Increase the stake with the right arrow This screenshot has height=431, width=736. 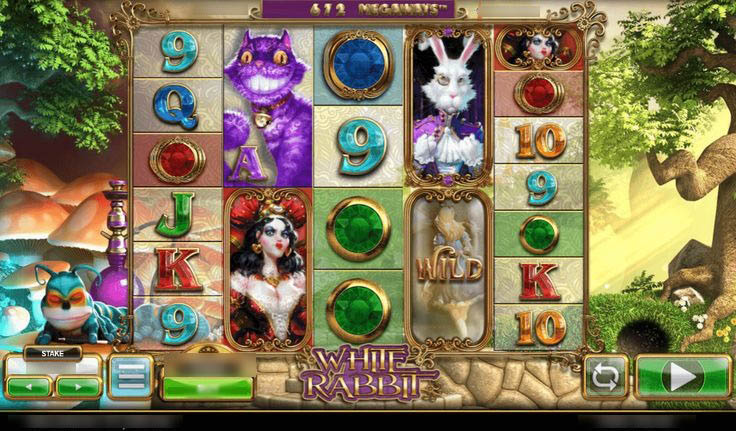point(78,386)
